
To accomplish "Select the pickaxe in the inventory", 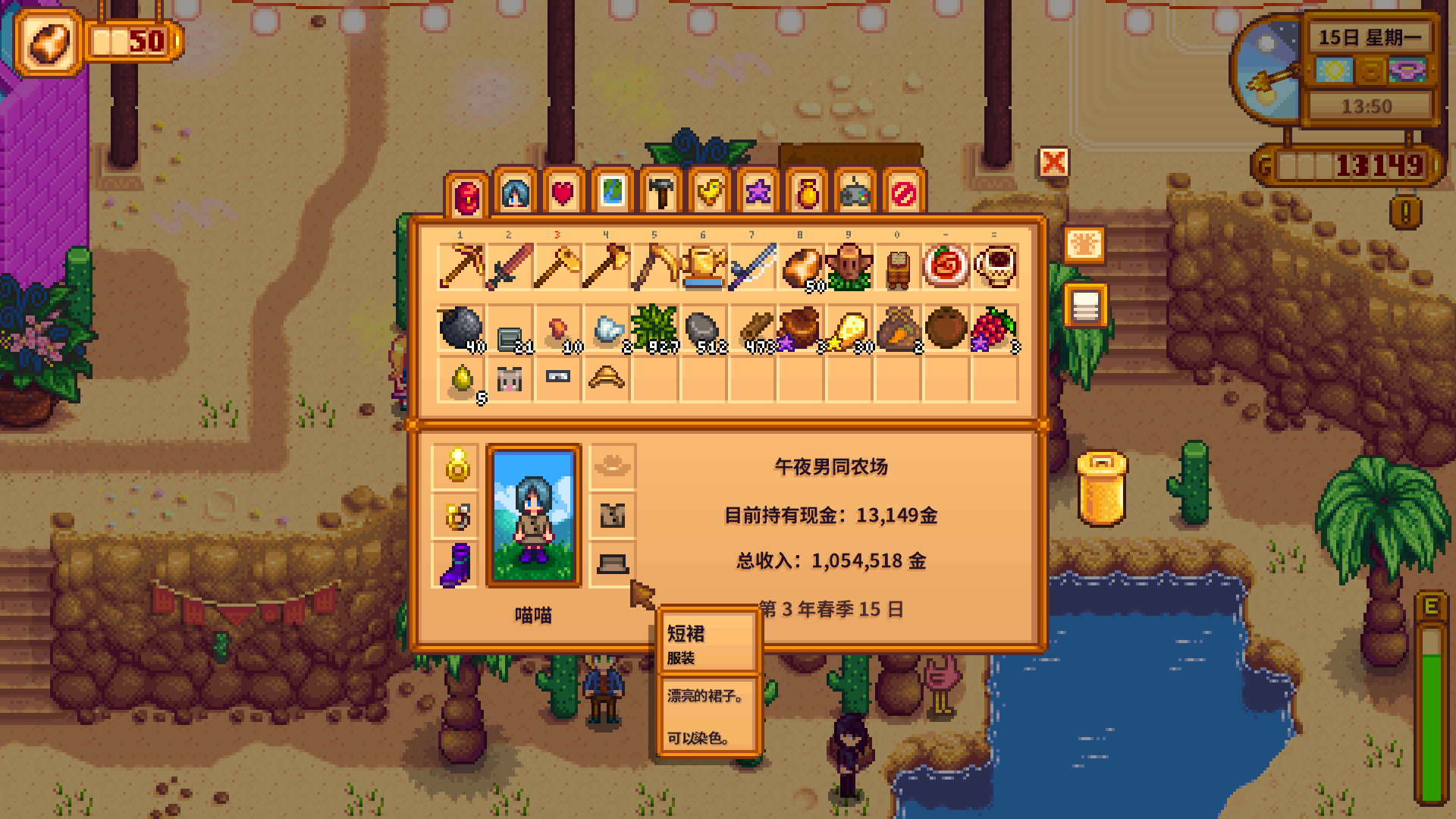I will click(461, 267).
